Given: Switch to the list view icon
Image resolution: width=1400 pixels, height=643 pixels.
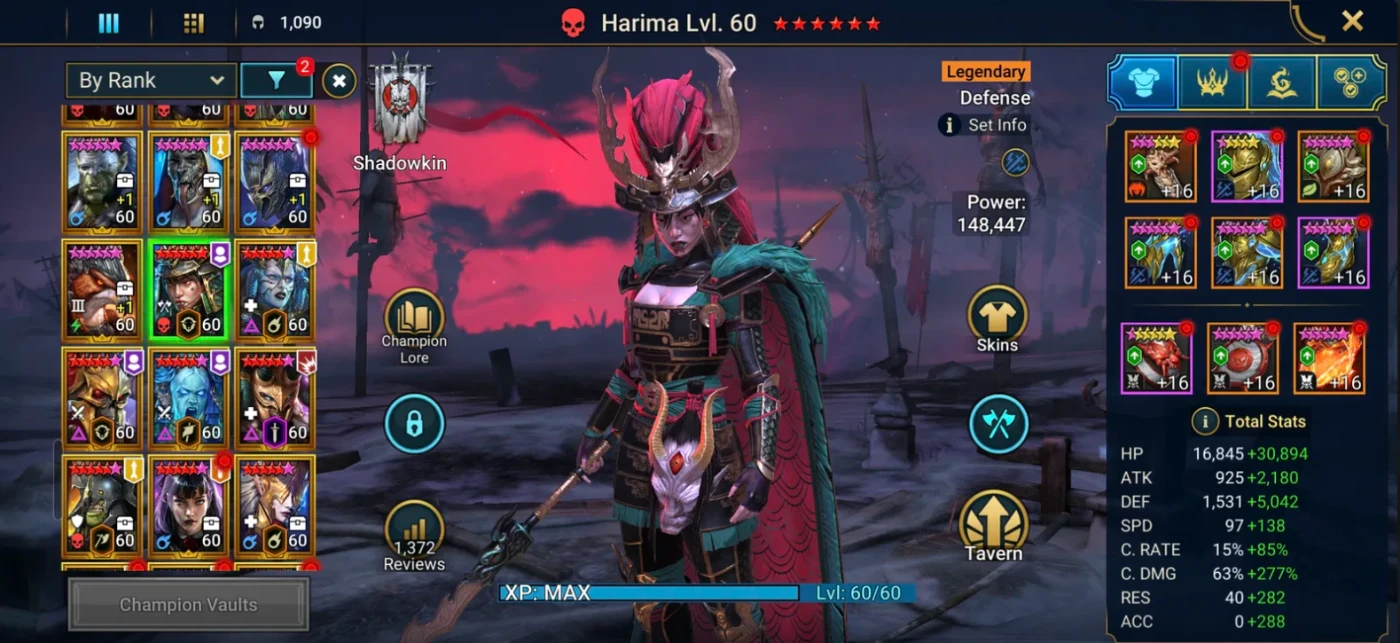Looking at the screenshot, I should point(108,24).
